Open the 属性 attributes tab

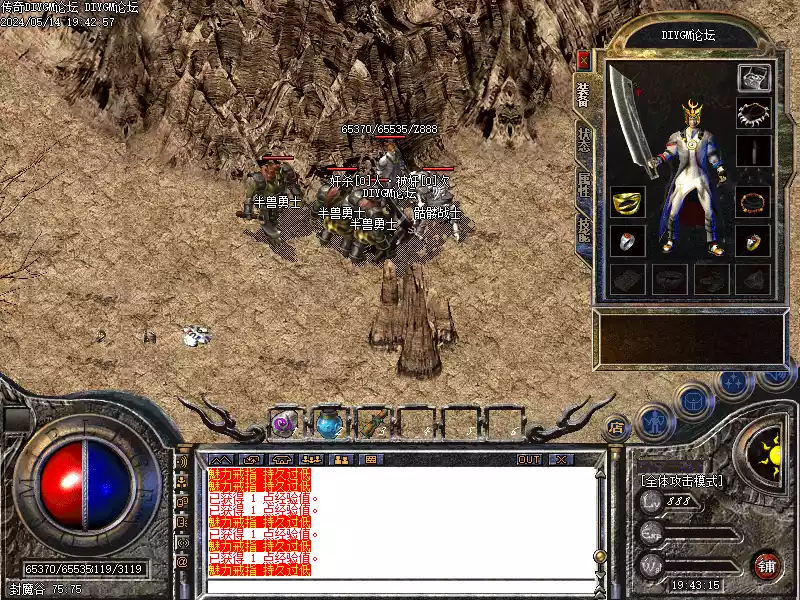[584, 186]
